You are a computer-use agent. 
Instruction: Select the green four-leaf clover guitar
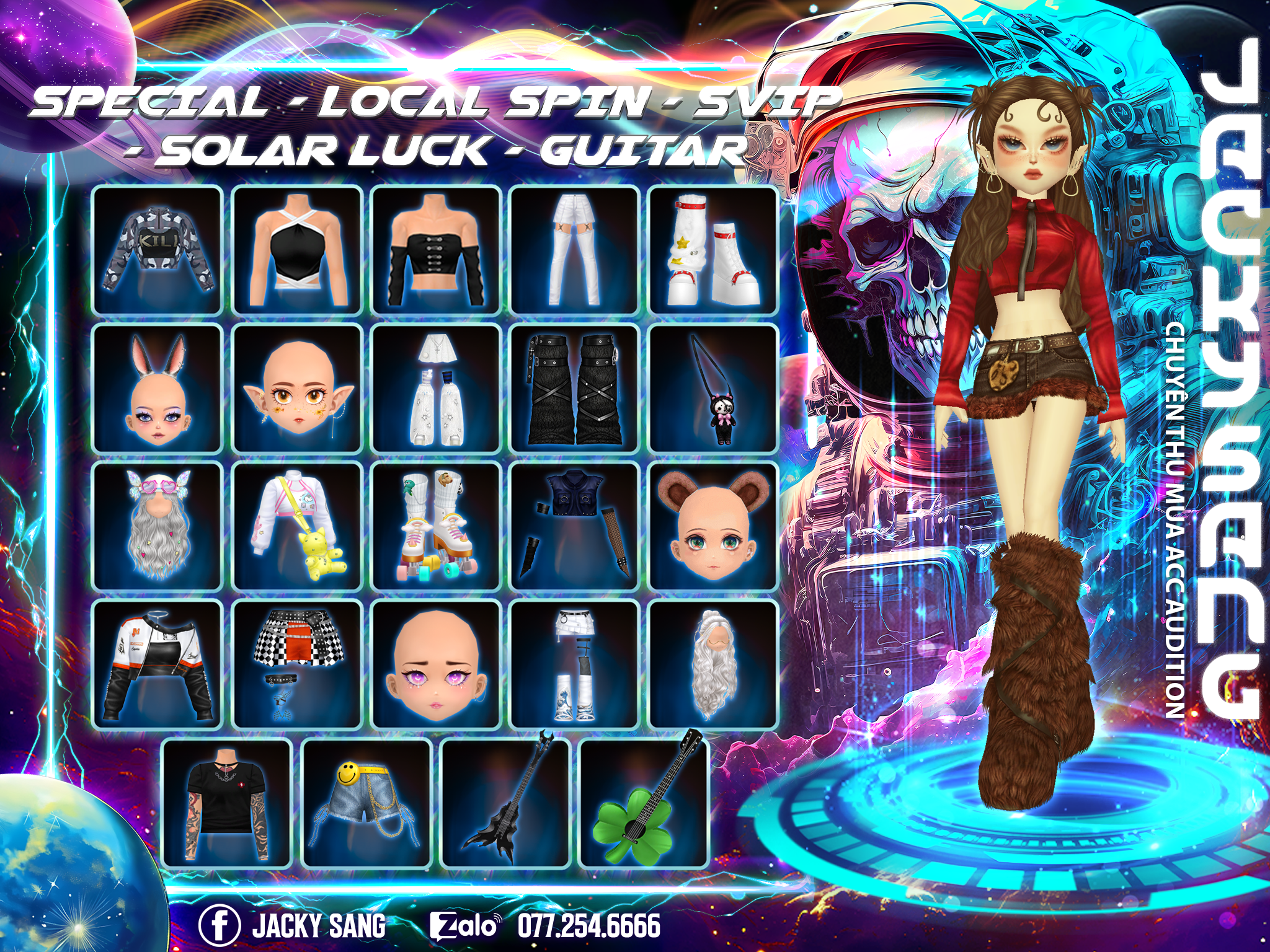tap(644, 803)
